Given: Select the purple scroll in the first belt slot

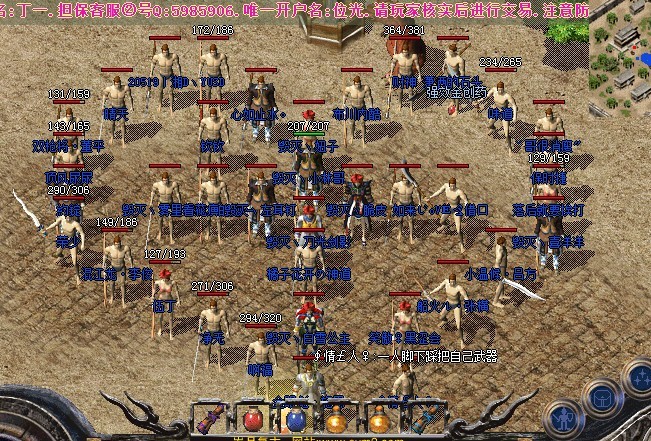Looking at the screenshot, I should (210, 418).
